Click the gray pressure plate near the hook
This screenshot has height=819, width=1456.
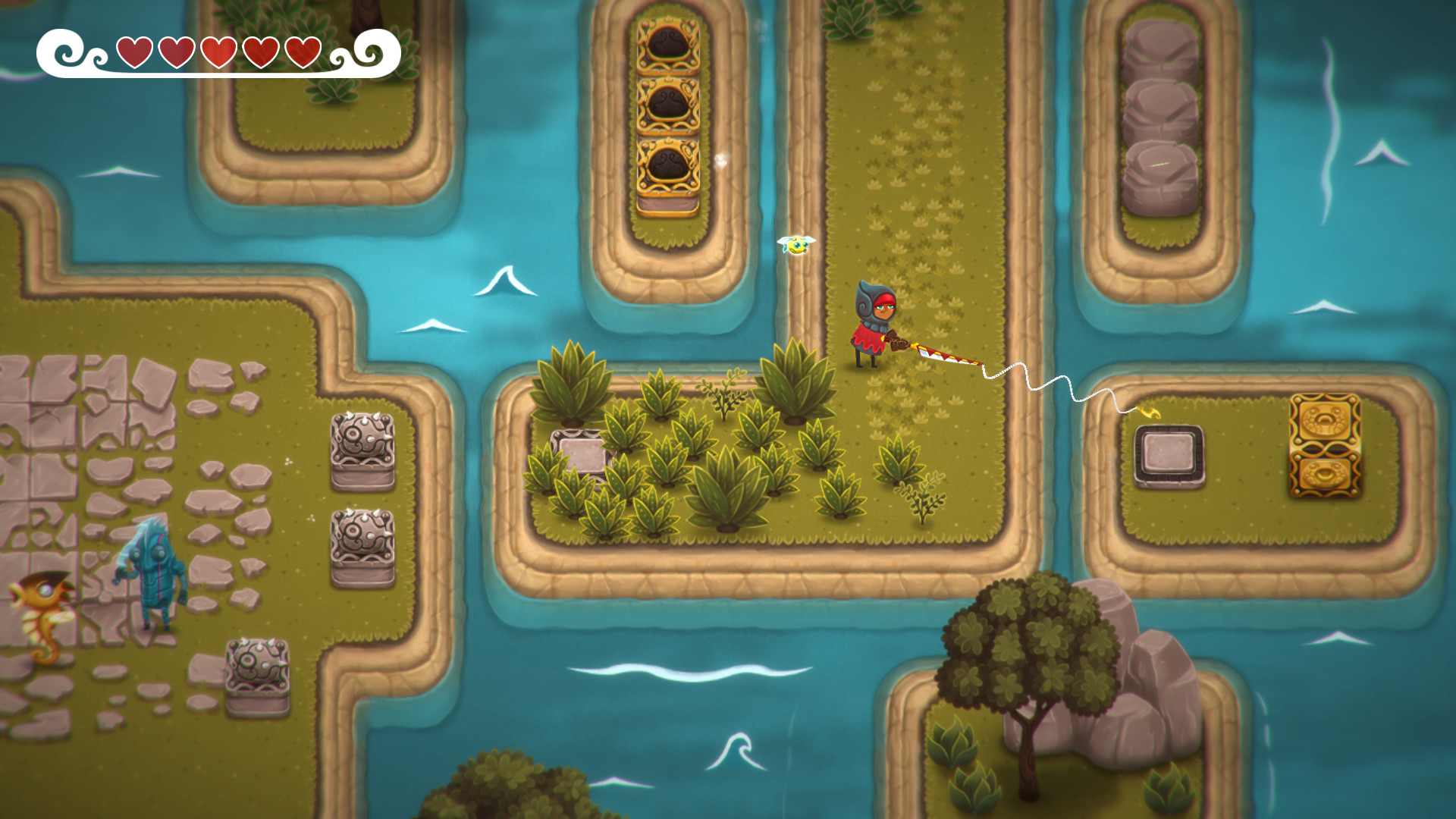tap(1169, 453)
